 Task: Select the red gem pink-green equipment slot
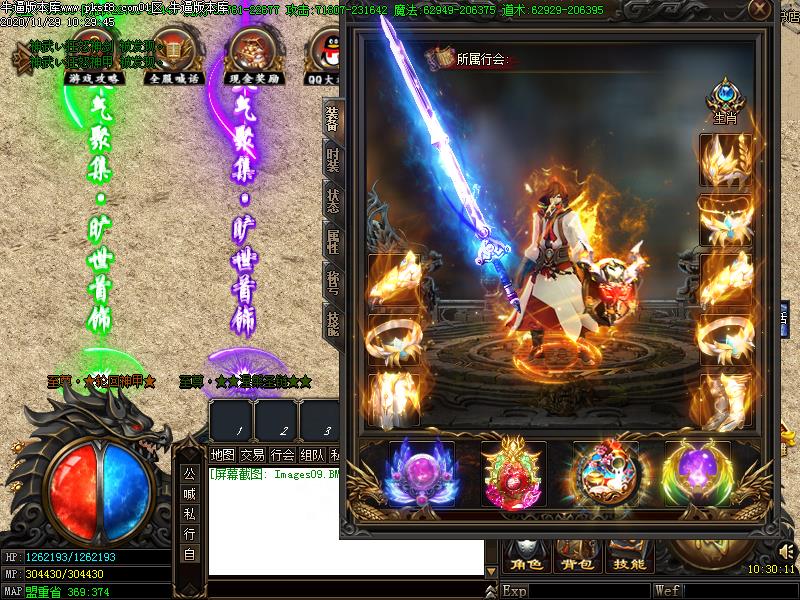(x=514, y=473)
